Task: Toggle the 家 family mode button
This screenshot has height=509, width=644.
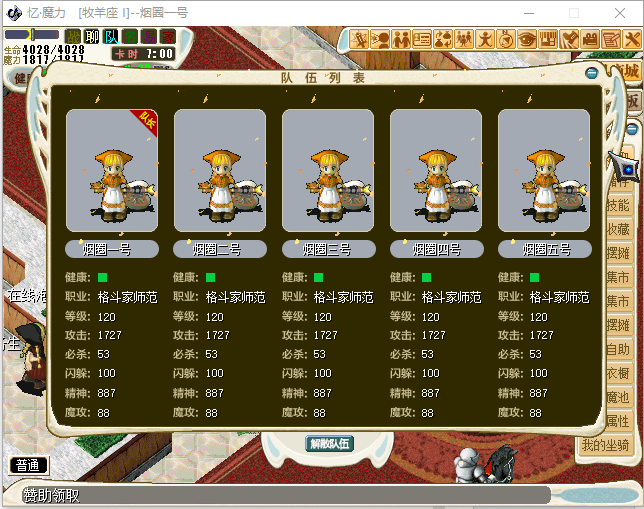Action: tap(168, 37)
